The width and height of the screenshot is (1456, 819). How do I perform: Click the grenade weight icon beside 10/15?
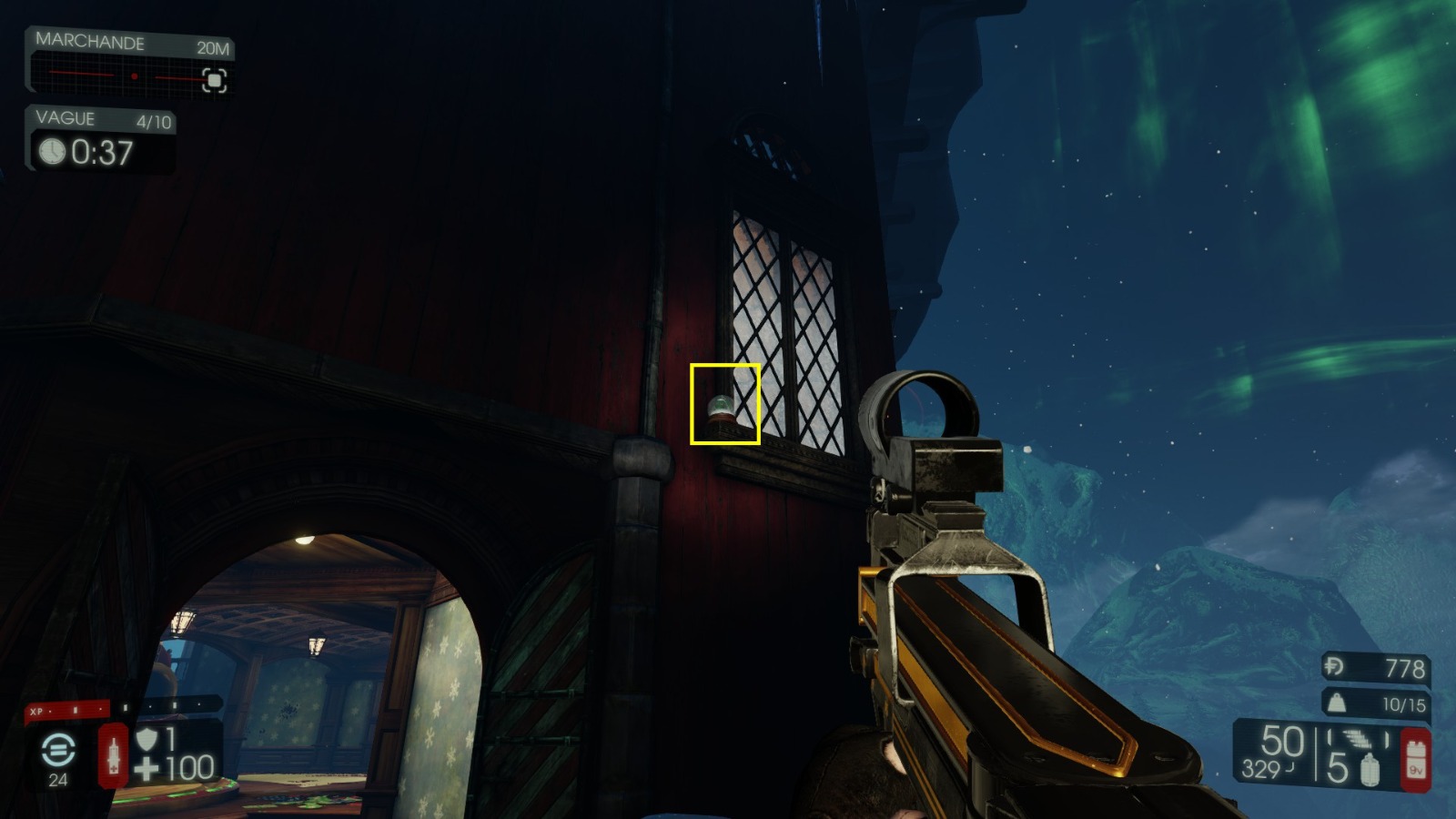point(1339,703)
